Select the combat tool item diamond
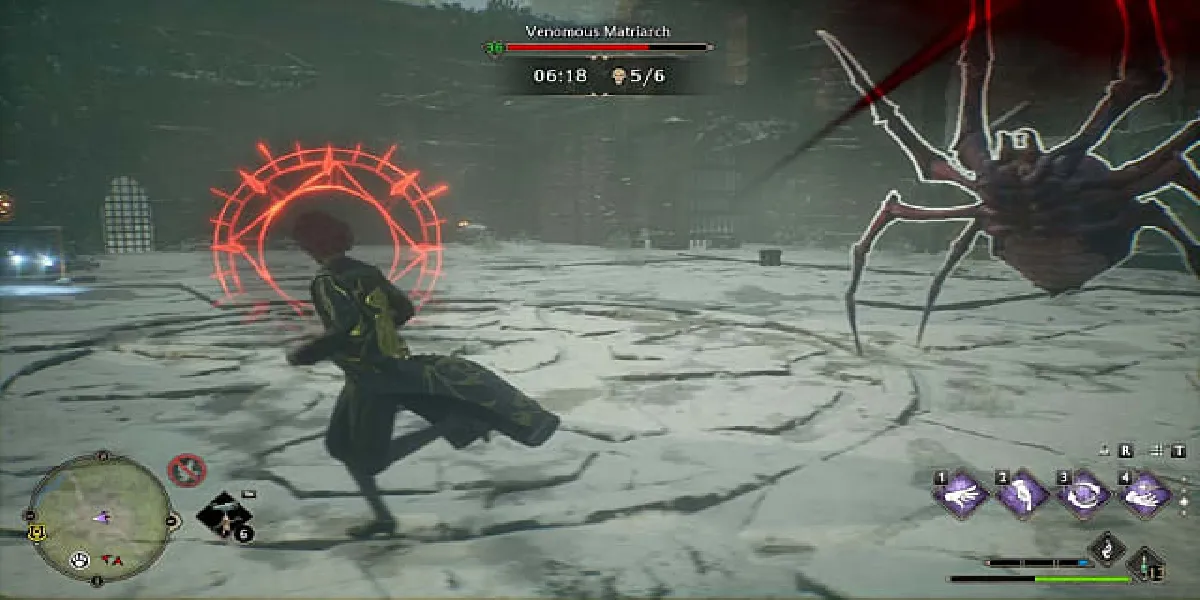1200x600 pixels. point(226,516)
